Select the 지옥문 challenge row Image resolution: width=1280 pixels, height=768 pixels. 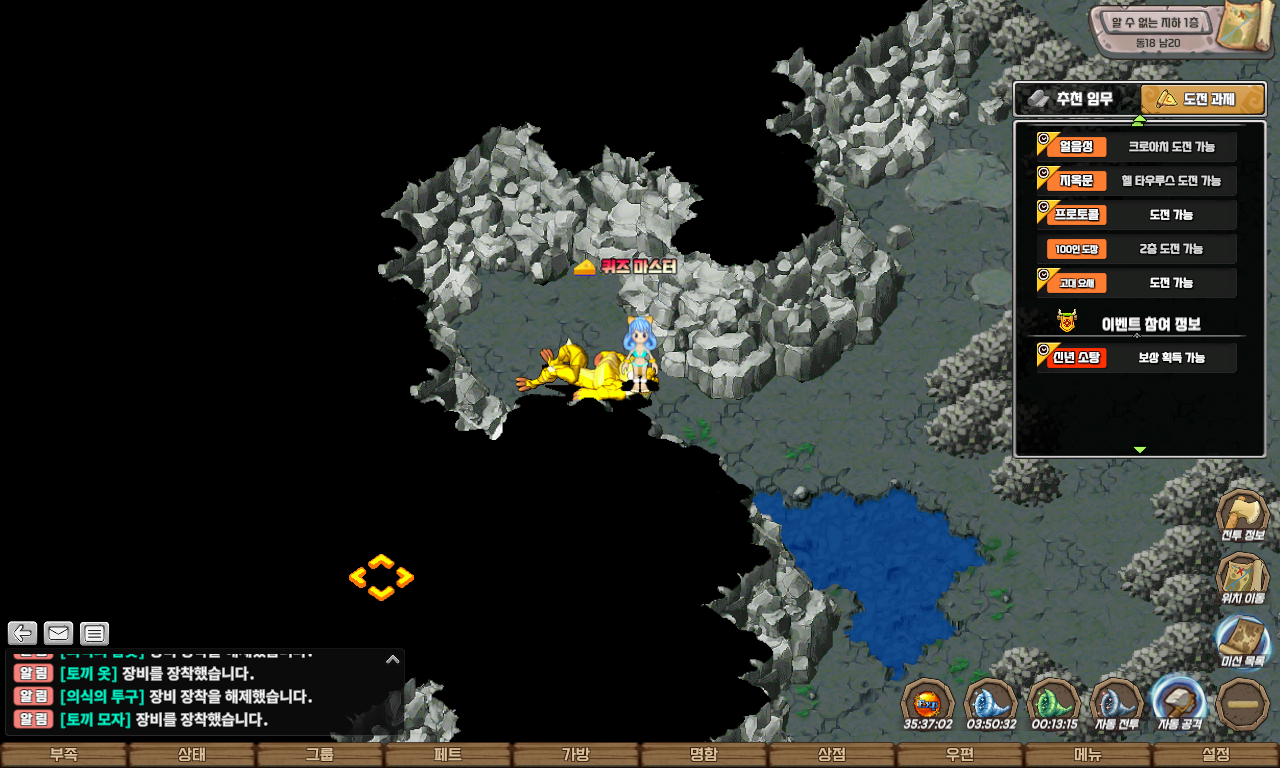(1137, 181)
